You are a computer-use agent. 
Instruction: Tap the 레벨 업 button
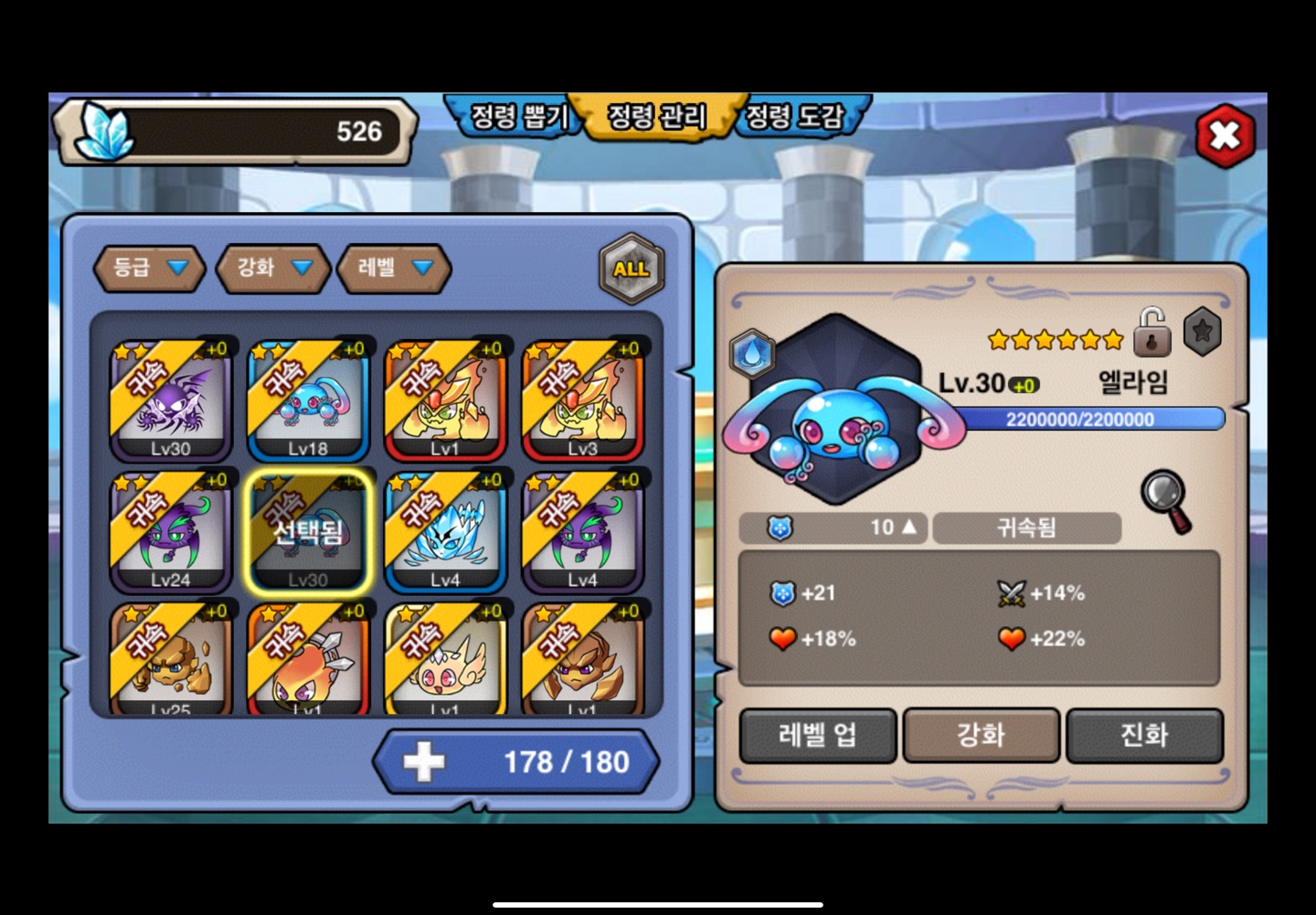818,735
